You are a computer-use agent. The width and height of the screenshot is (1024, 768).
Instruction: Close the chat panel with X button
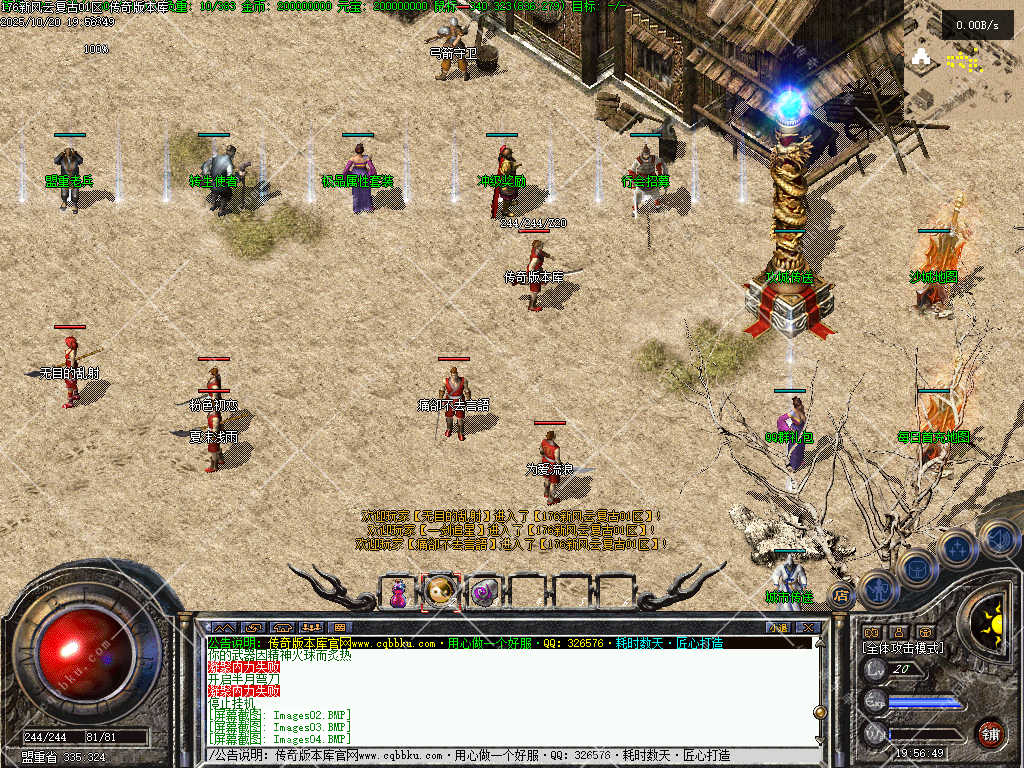806,627
